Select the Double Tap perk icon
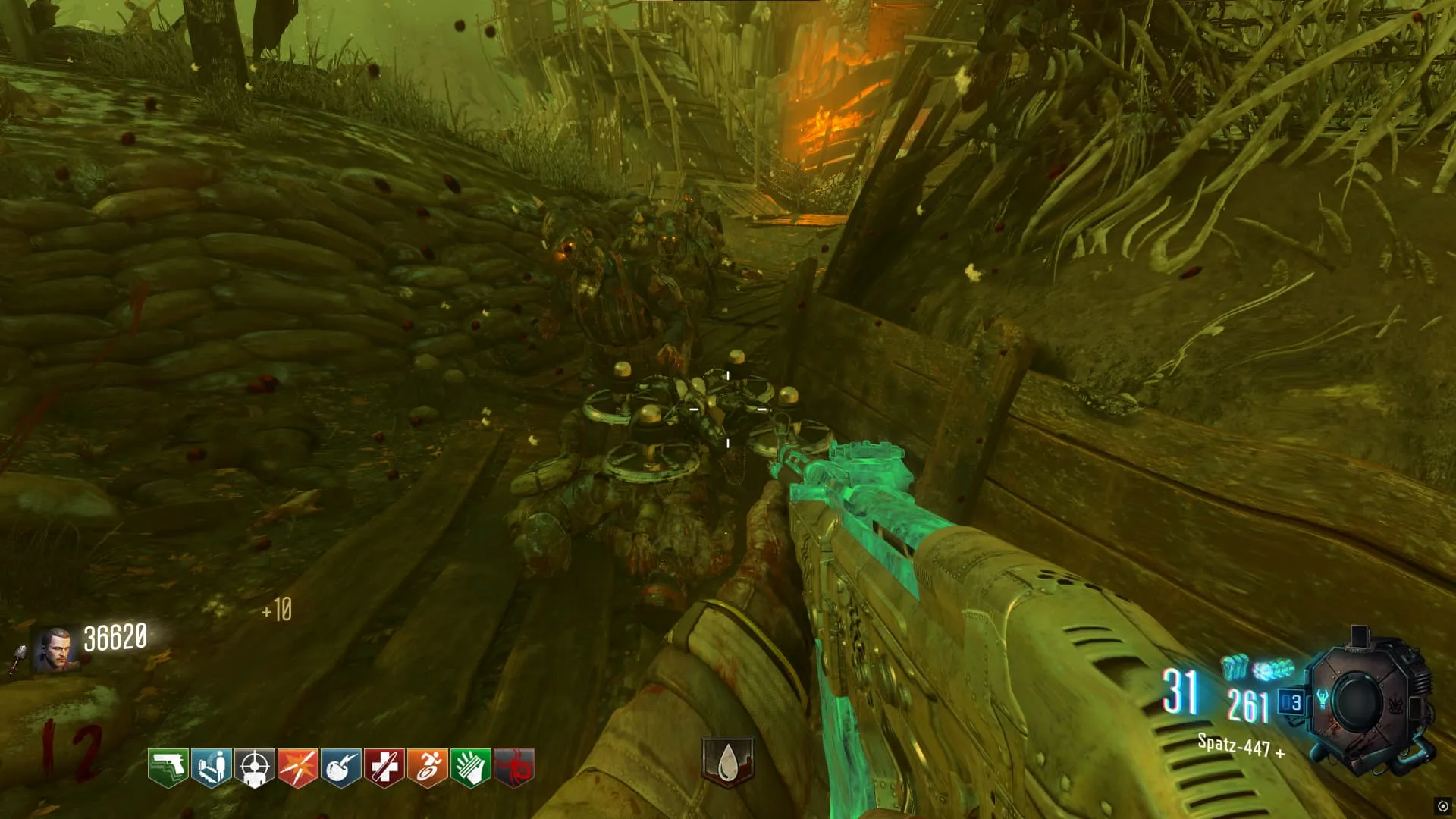Screen dimensions: 1456x819 tap(297, 768)
